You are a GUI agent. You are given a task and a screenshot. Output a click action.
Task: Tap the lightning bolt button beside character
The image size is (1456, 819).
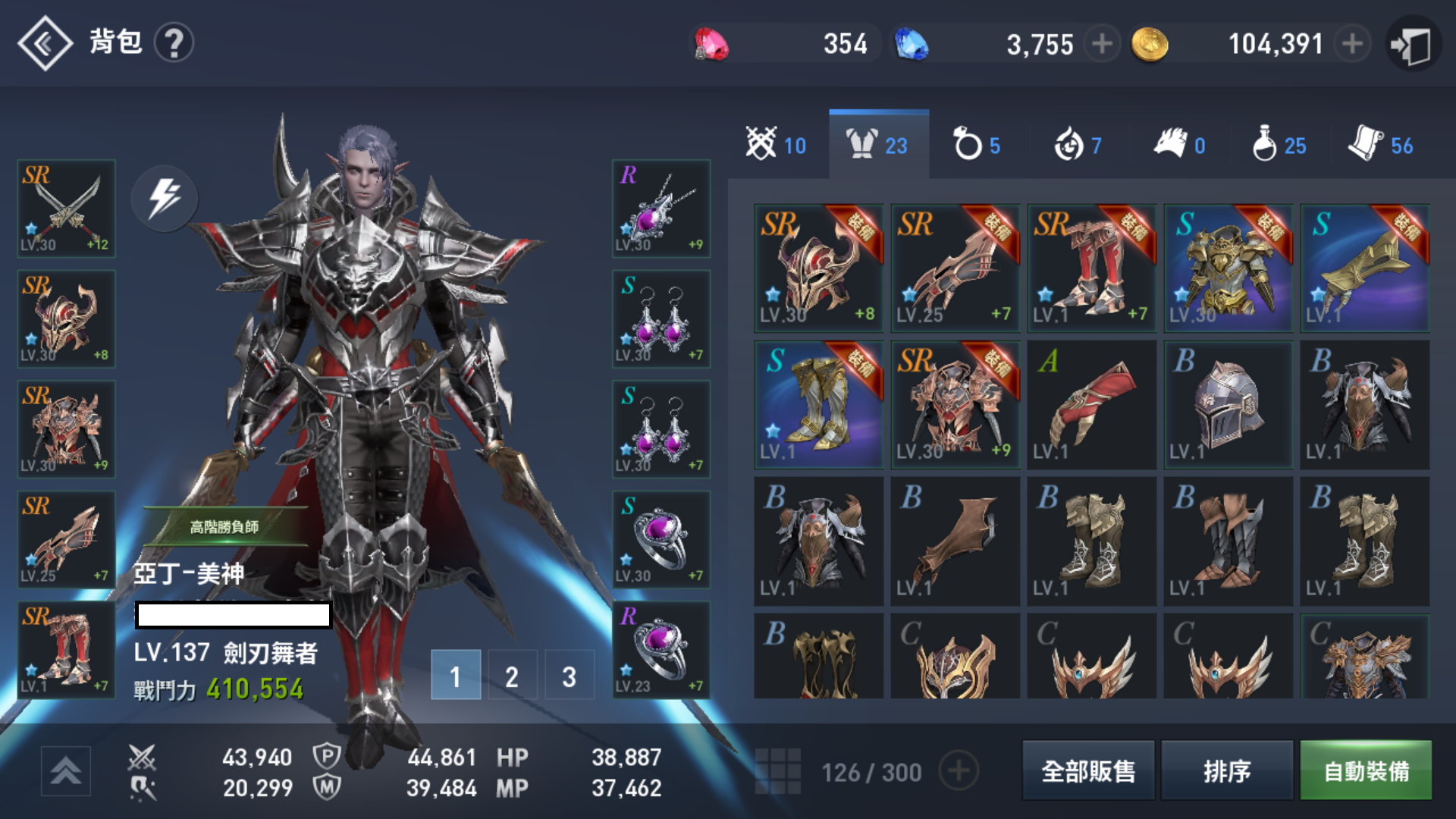165,198
